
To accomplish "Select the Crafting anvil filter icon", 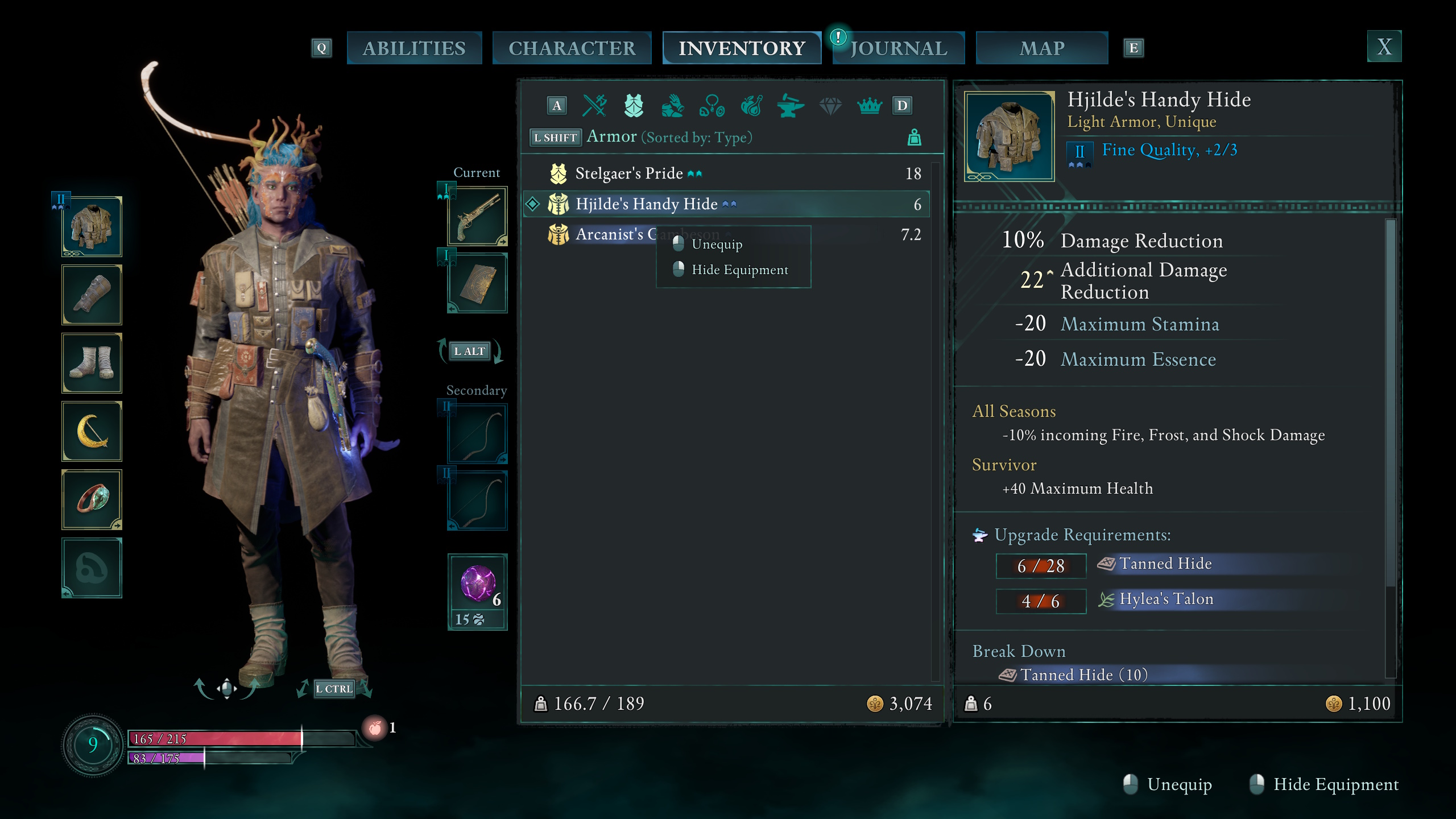I will coord(791,105).
